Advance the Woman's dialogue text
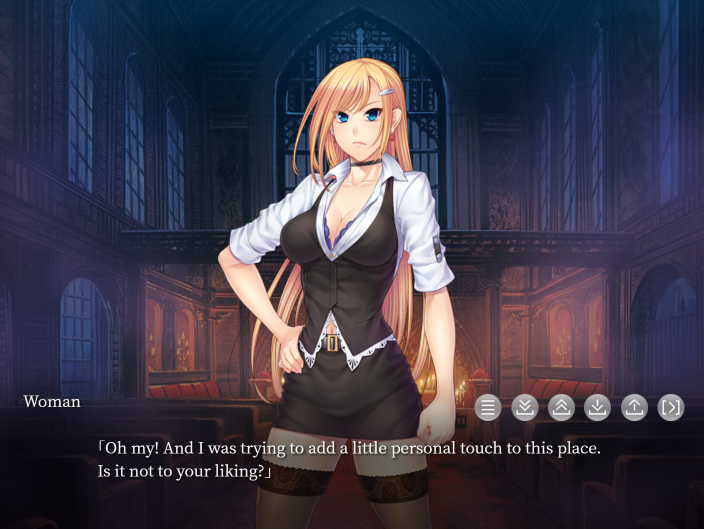 (x=350, y=459)
